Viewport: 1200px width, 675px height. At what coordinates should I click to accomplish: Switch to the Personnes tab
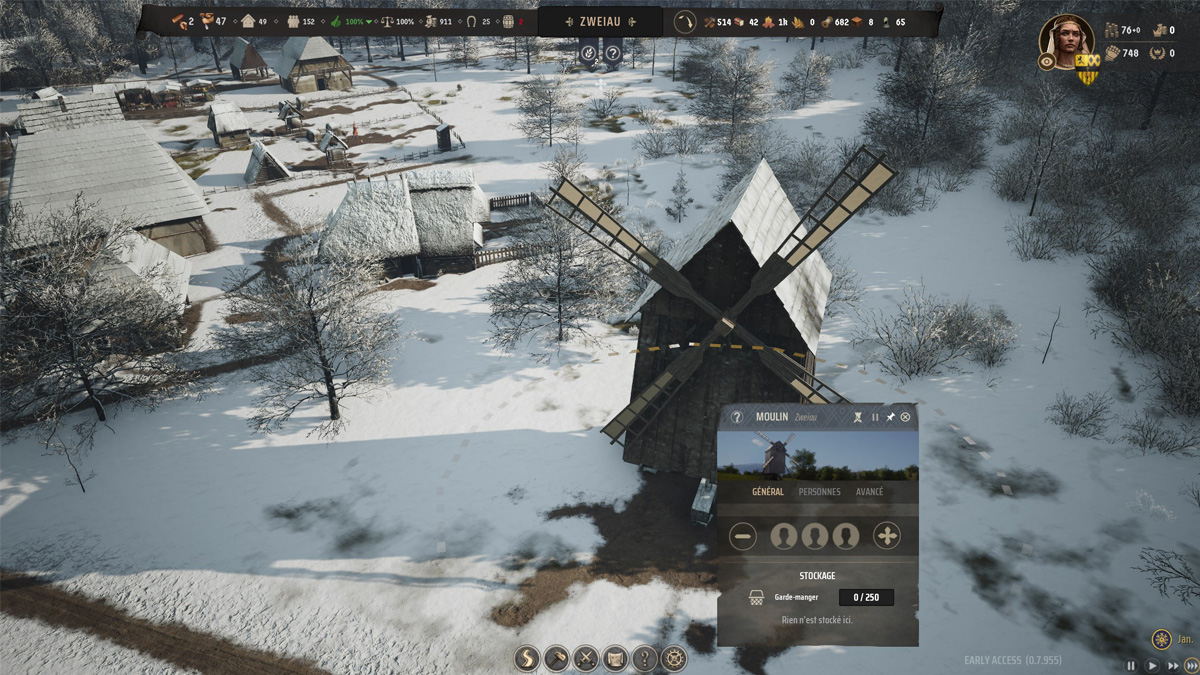pyautogui.click(x=819, y=492)
